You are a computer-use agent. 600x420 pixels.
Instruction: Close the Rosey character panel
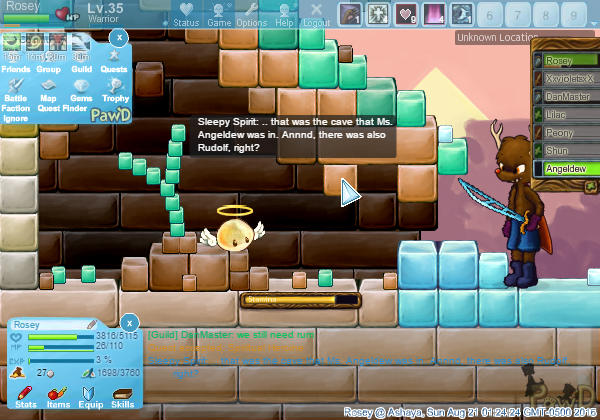pos(127,323)
